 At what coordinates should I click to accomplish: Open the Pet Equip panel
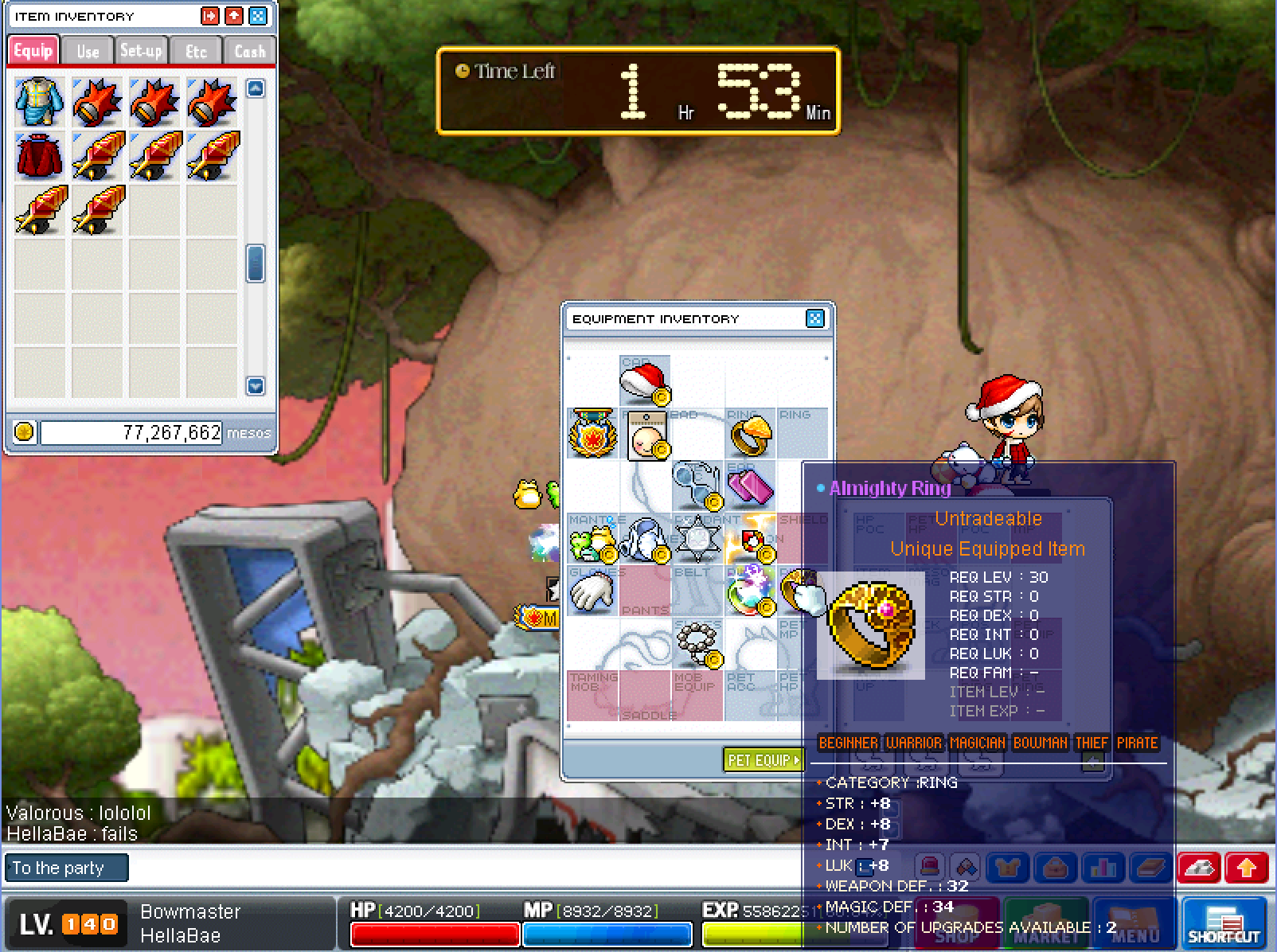763,760
